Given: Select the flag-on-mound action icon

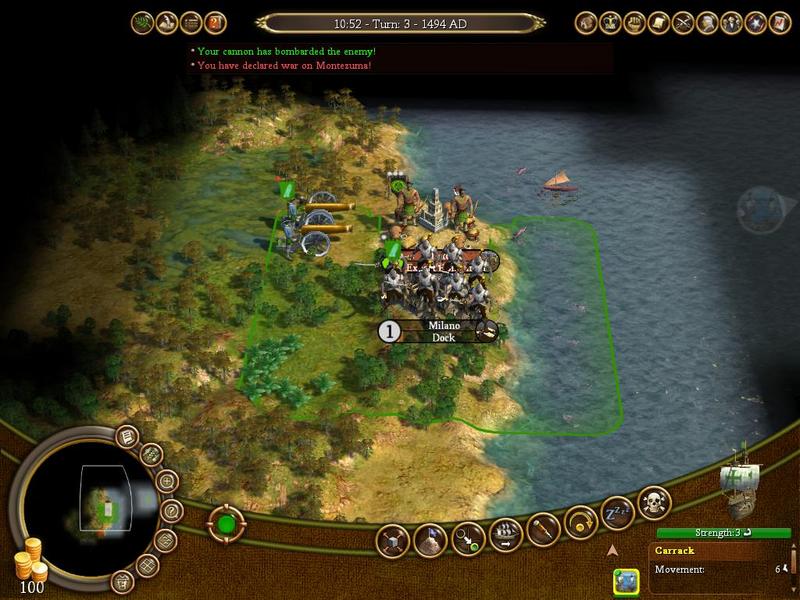Looking at the screenshot, I should pyautogui.click(x=430, y=541).
